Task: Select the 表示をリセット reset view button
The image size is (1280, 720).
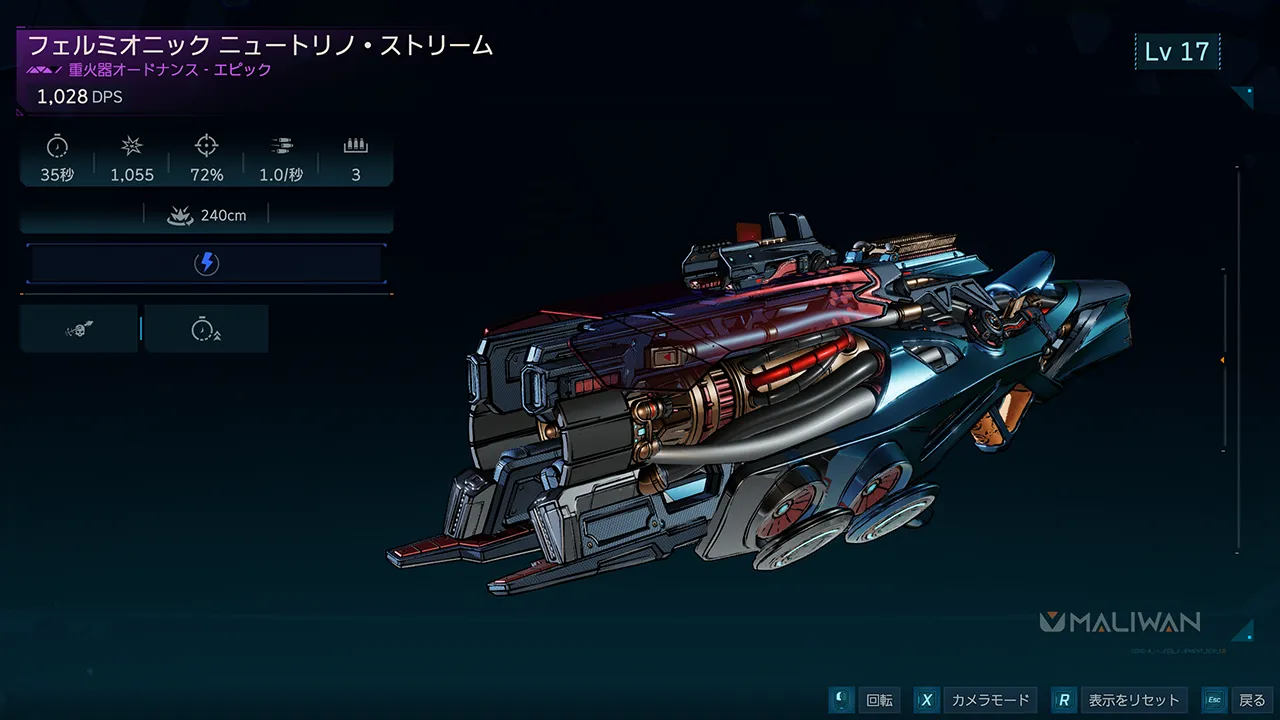Action: (1121, 700)
